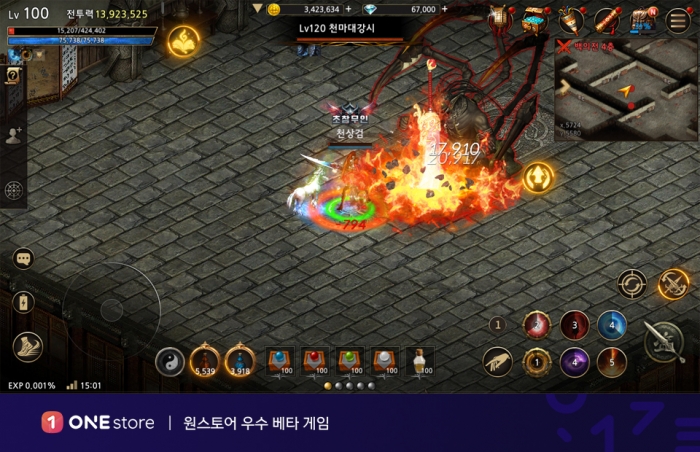Tap the yin-yang symbol button
This screenshot has height=452, width=700.
click(170, 361)
